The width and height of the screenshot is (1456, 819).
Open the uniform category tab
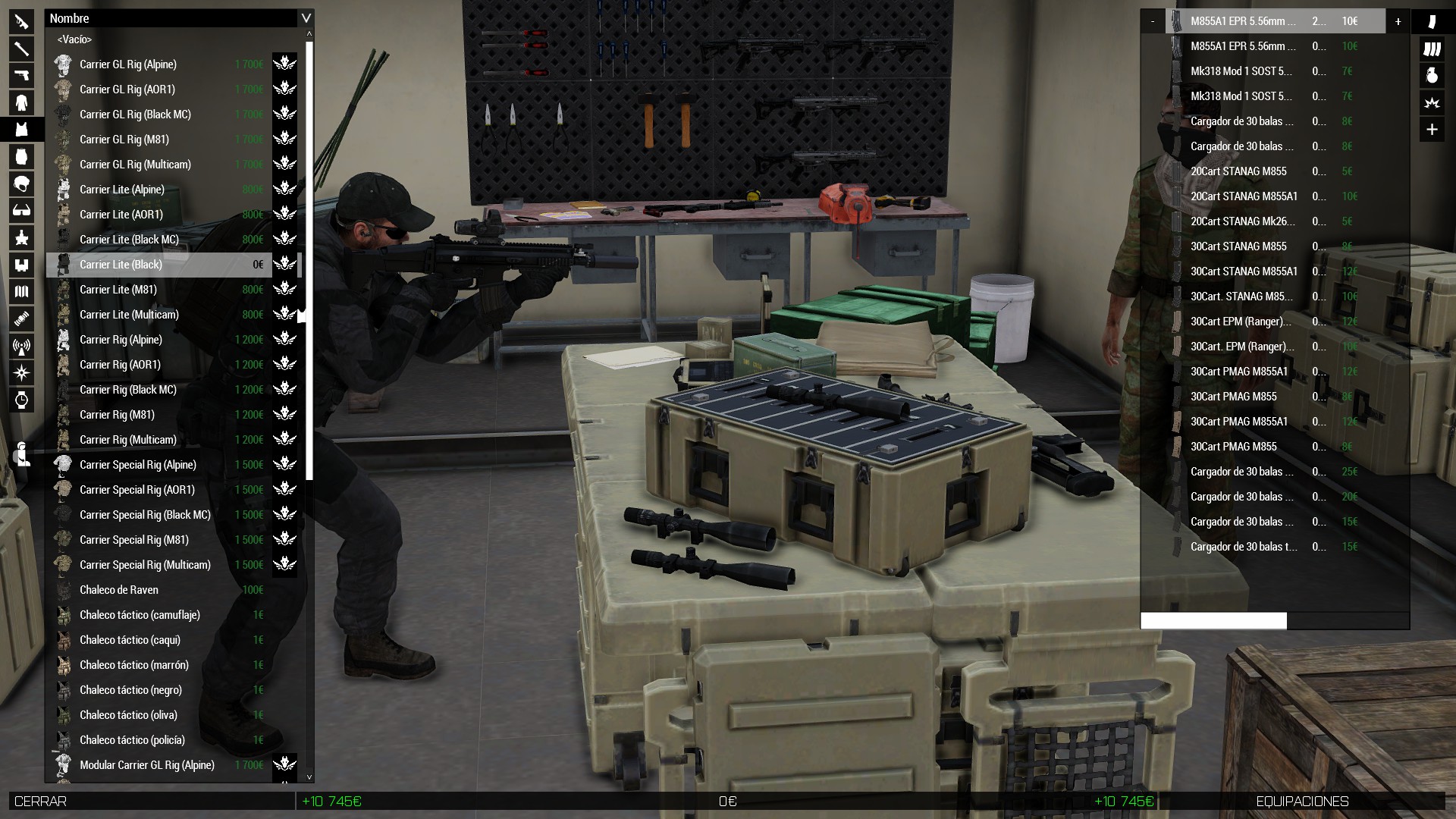pyautogui.click(x=21, y=102)
